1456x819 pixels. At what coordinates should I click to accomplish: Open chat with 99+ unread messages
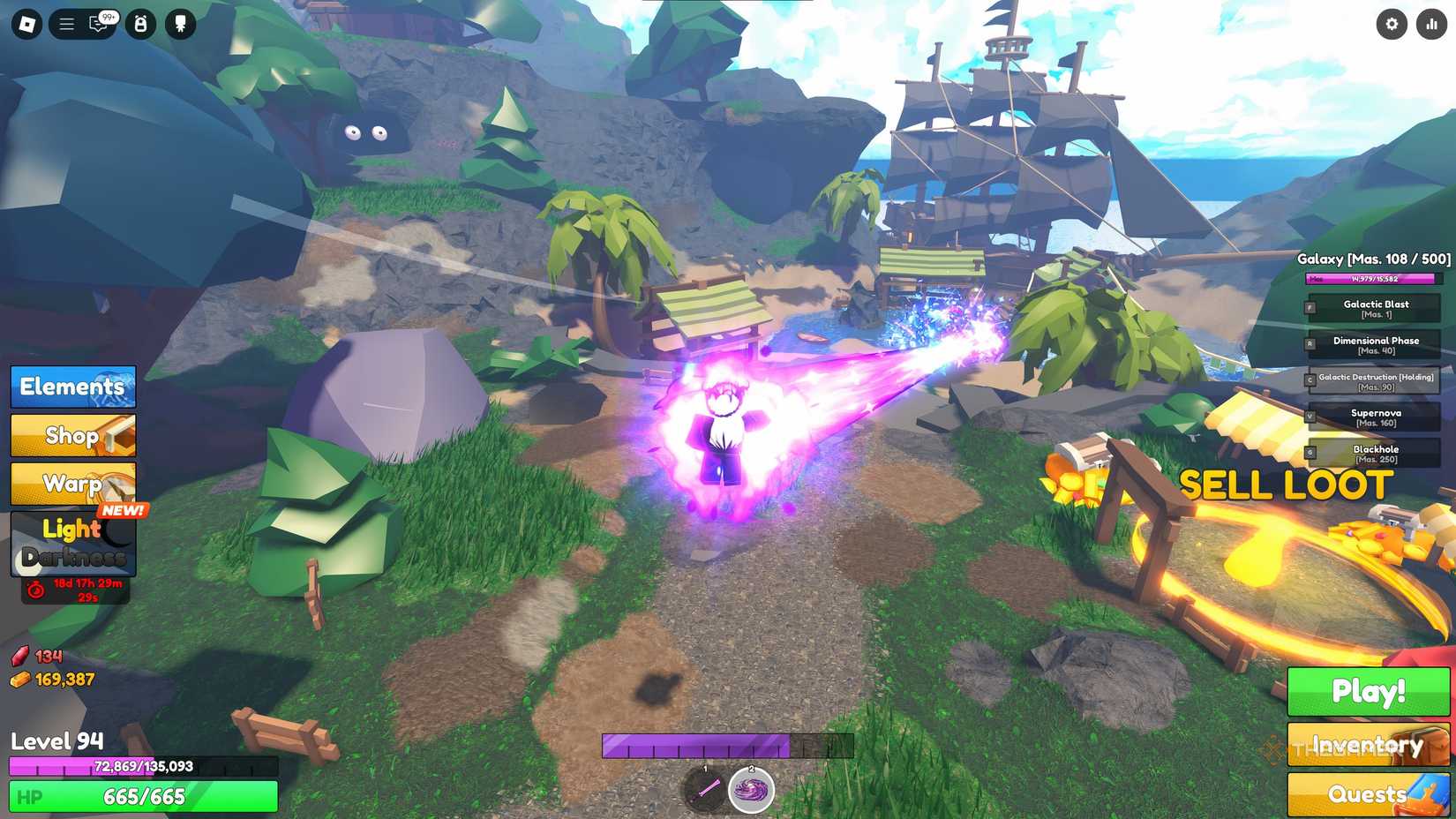pyautogui.click(x=99, y=24)
